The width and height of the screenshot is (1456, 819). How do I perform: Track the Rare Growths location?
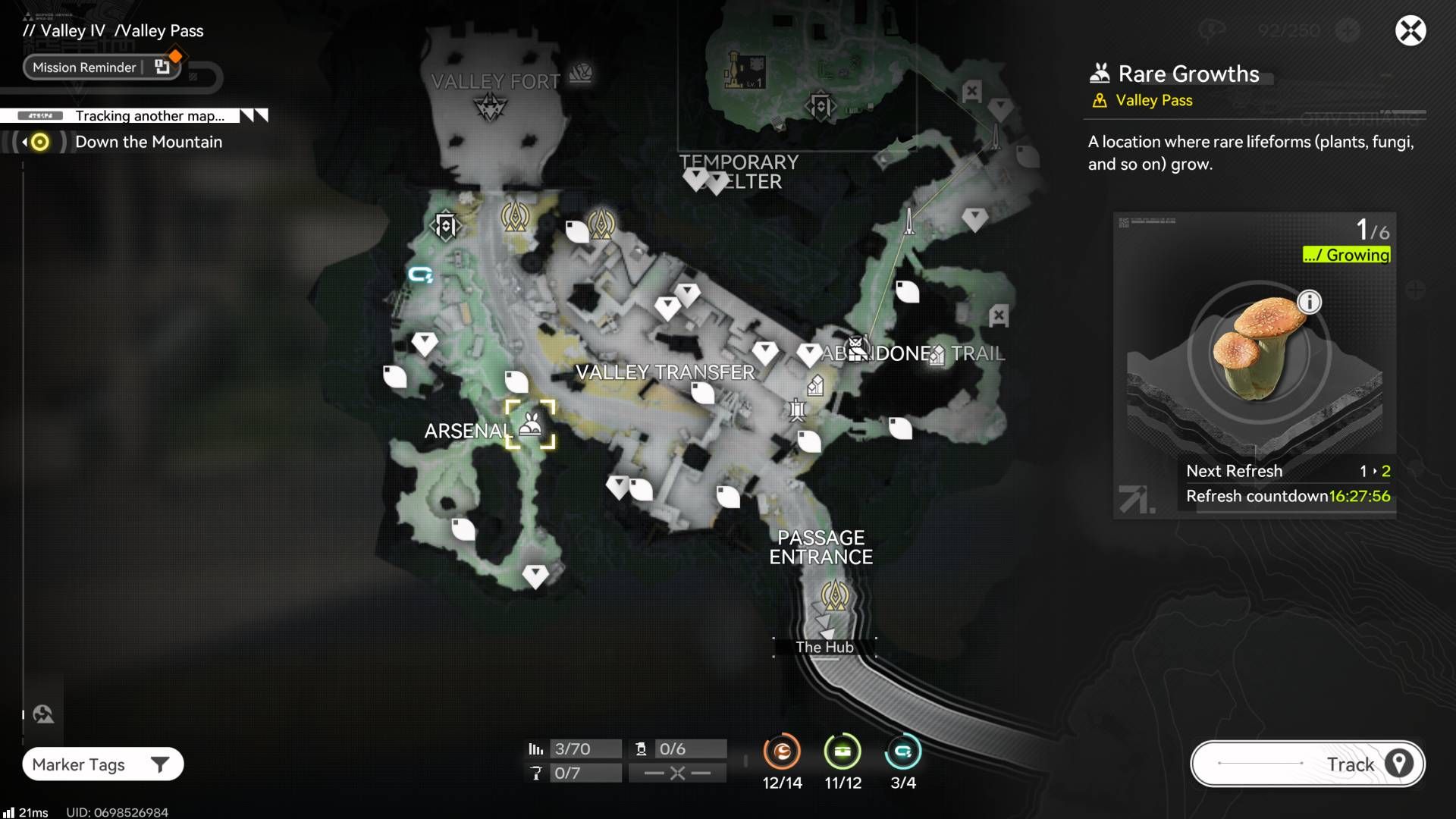coord(1307,764)
